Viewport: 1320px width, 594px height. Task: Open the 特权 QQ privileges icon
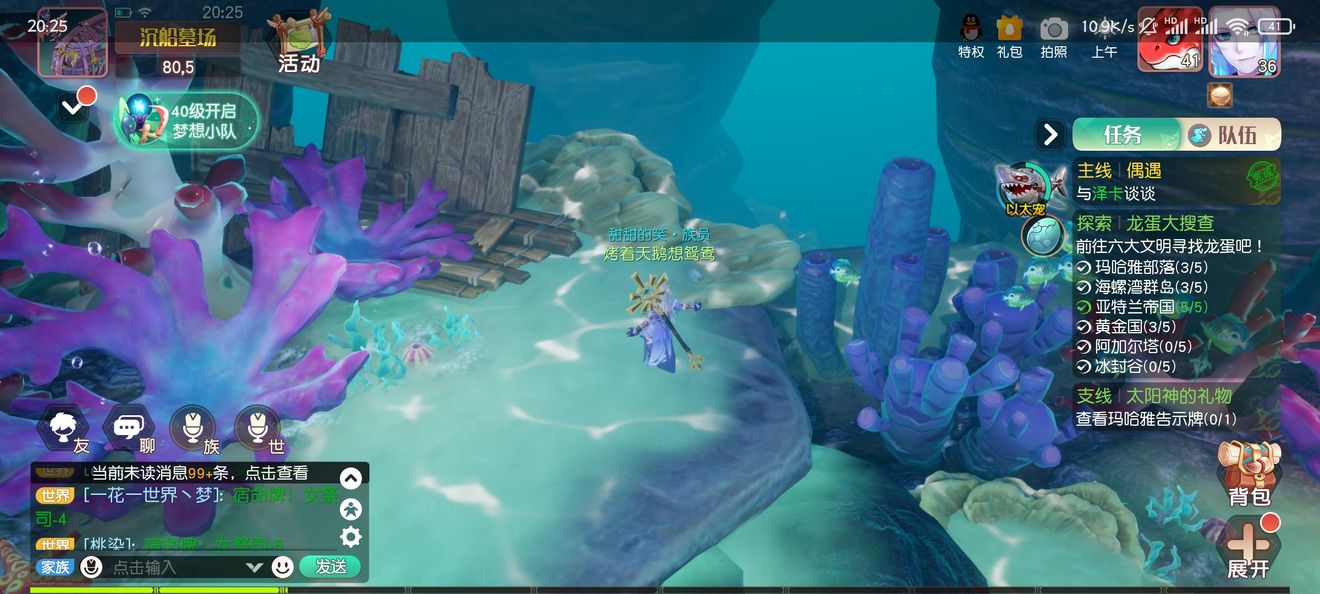coord(971,36)
